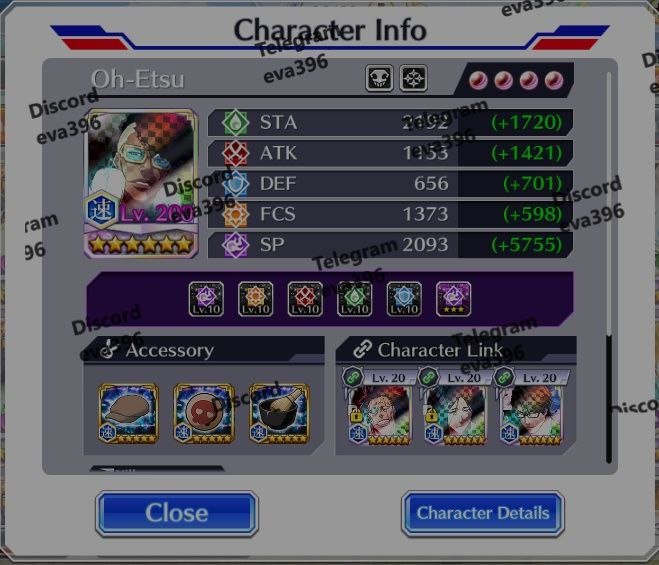Close the Character Info window
The width and height of the screenshot is (659, 565).
[176, 513]
